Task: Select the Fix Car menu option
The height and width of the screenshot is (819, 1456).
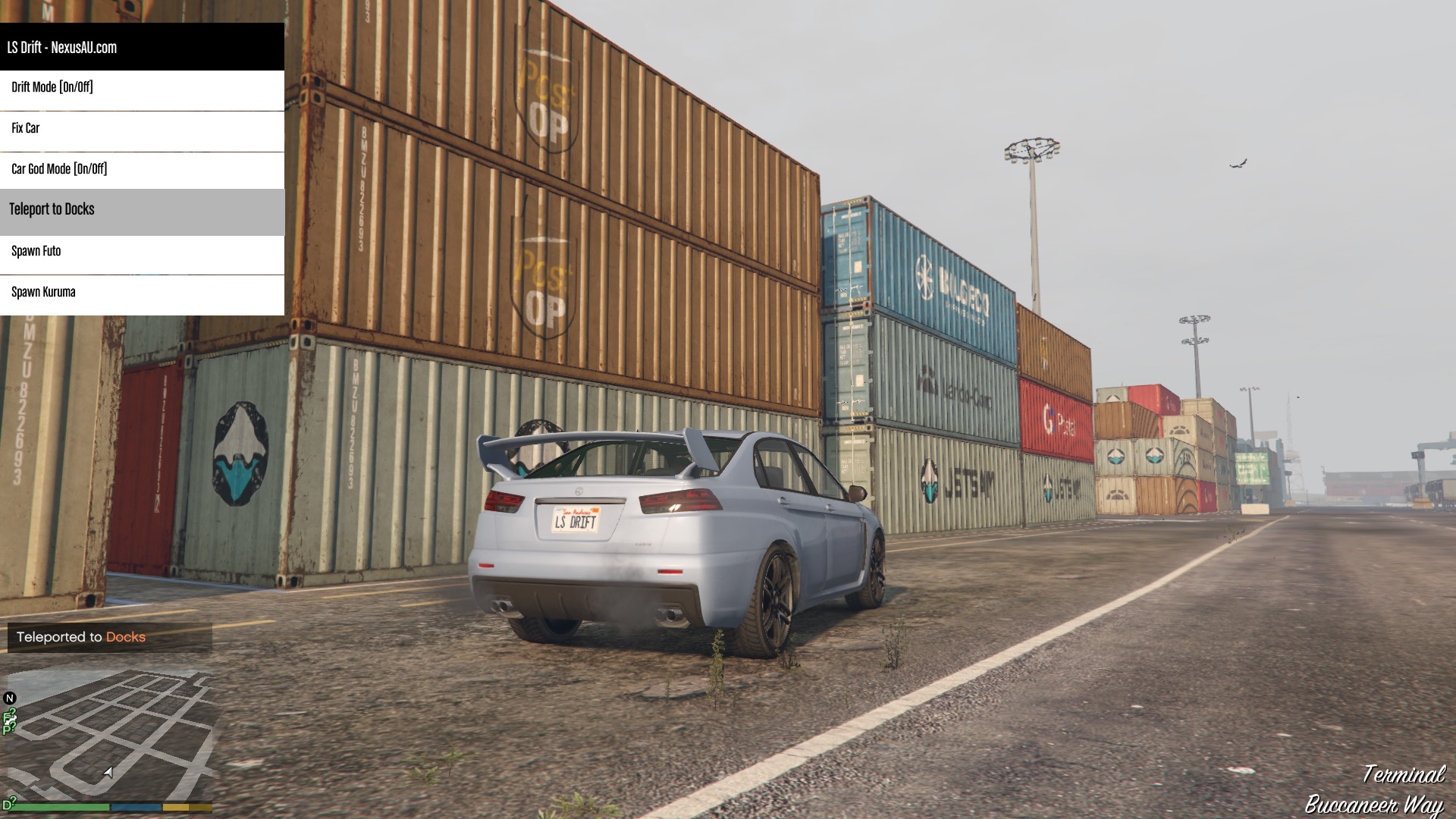Action: [142, 129]
